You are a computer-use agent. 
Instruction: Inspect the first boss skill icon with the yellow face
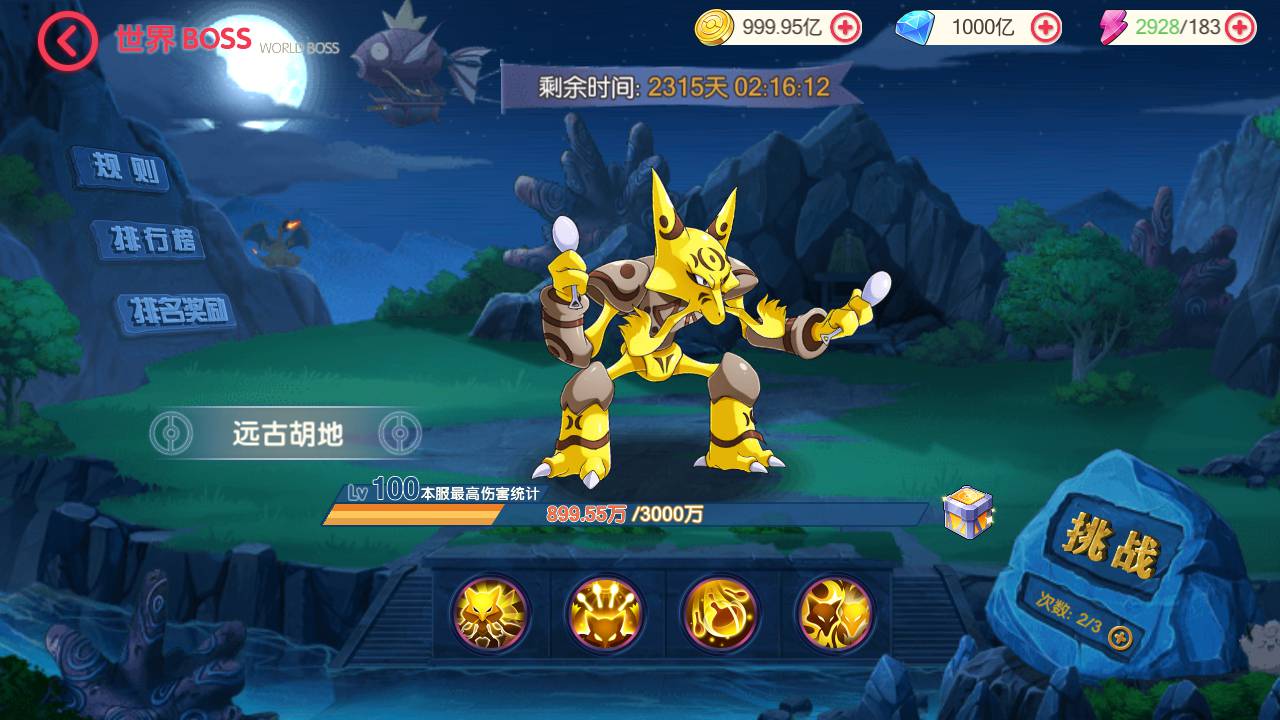point(489,614)
